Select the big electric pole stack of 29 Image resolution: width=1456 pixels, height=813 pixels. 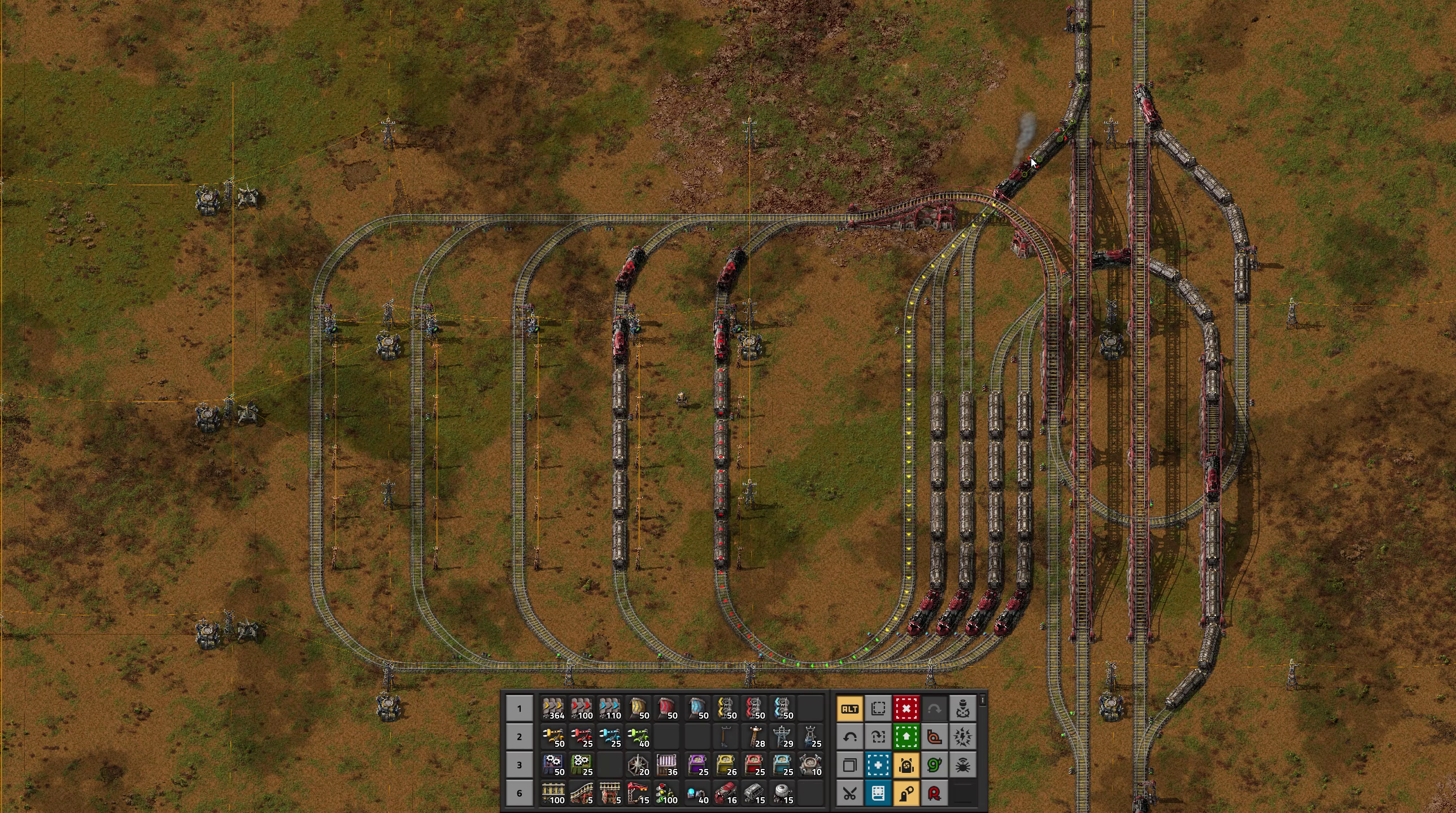click(783, 737)
